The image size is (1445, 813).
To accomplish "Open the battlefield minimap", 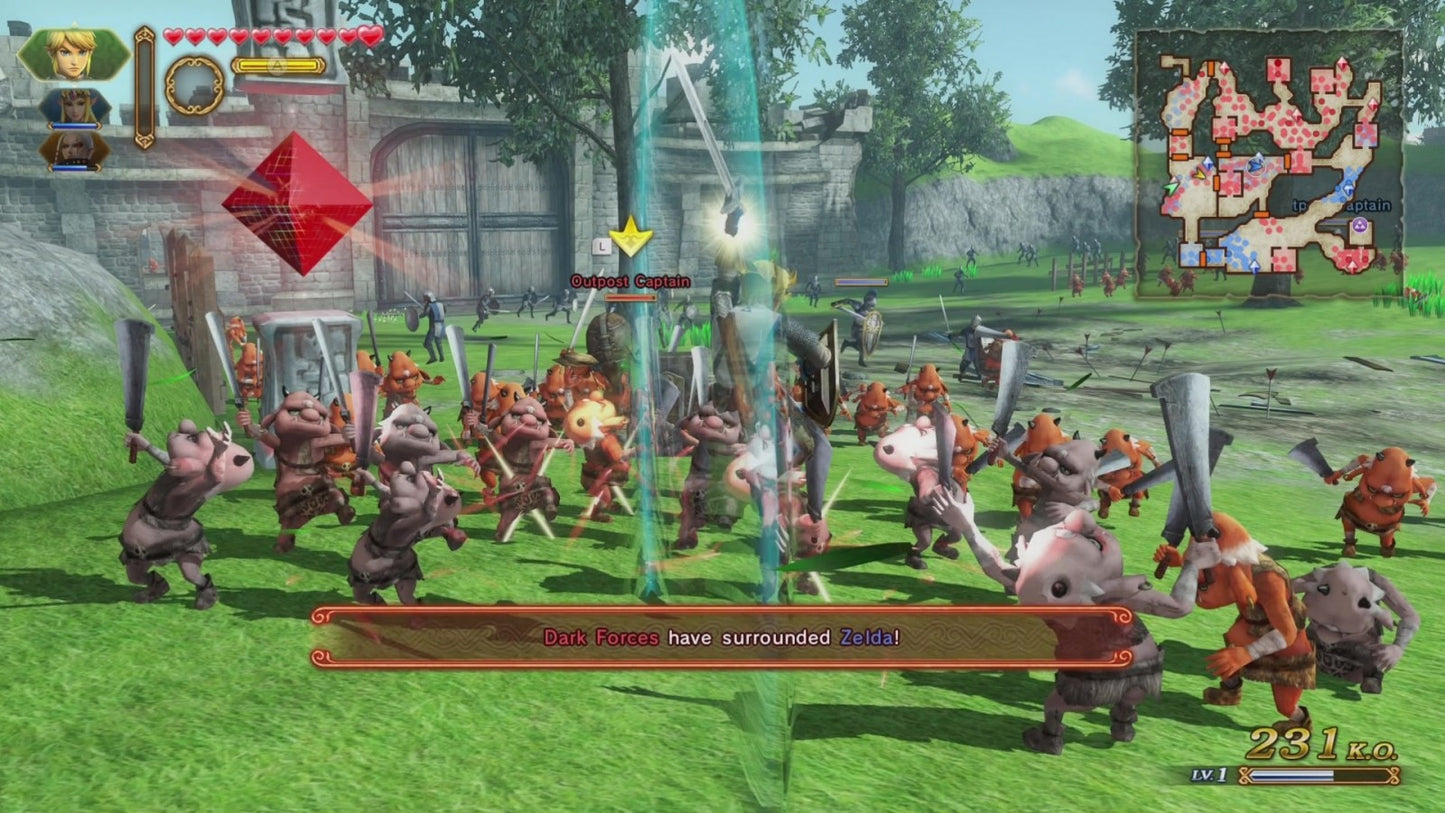I will [1270, 164].
